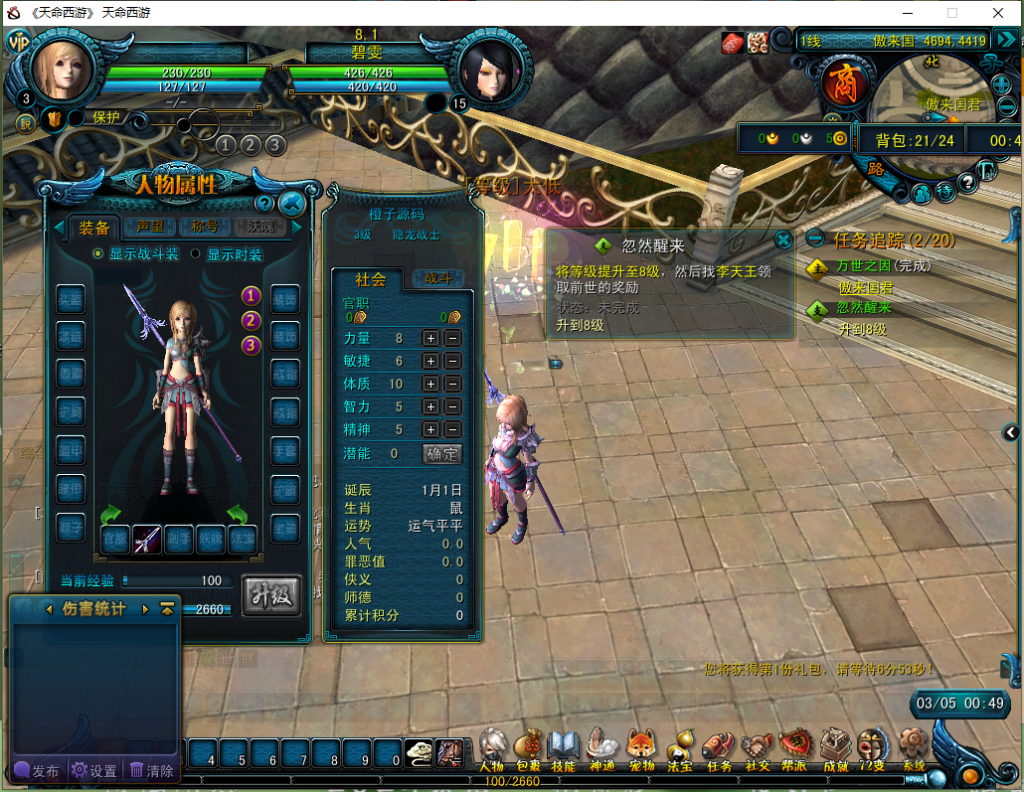The image size is (1024, 792).
Task: Close the 忽然醒来 quest detail popup
Action: [x=783, y=239]
